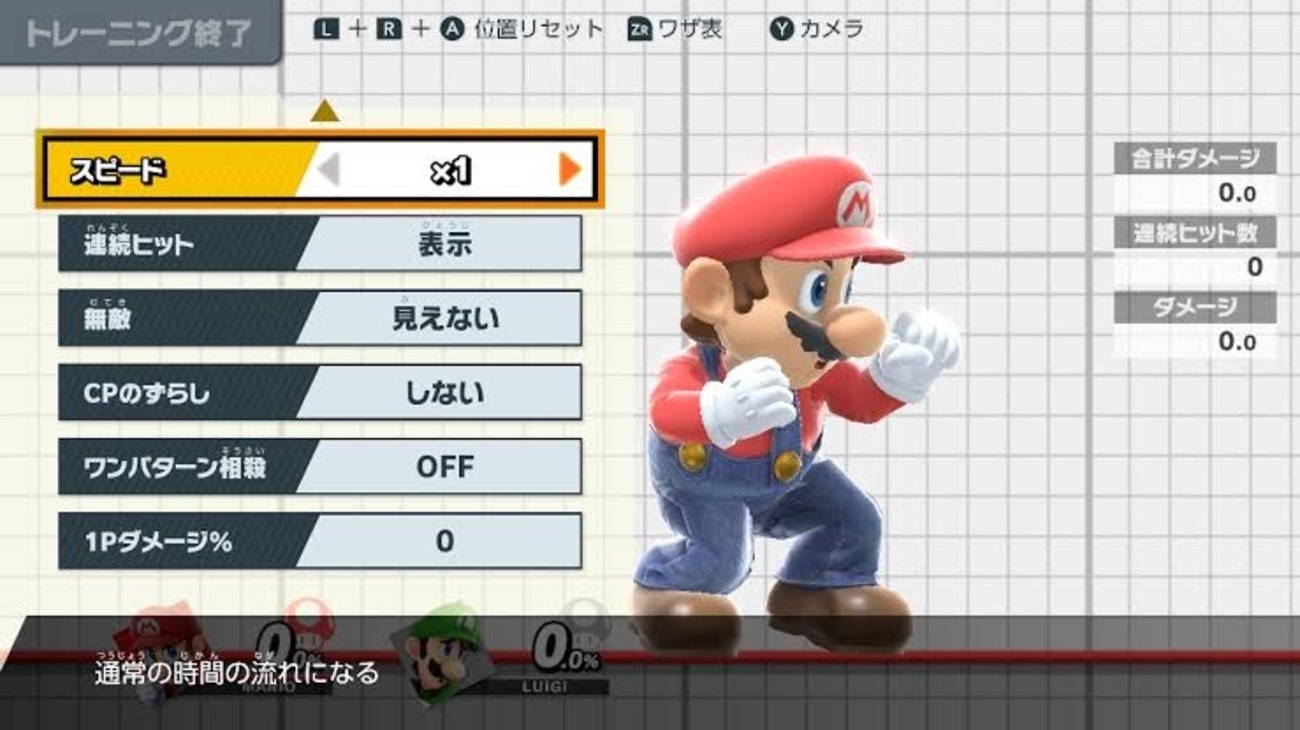This screenshot has height=730, width=1300.
Task: Toggle 連続ヒット display setting 表示
Action: pyautogui.click(x=320, y=244)
